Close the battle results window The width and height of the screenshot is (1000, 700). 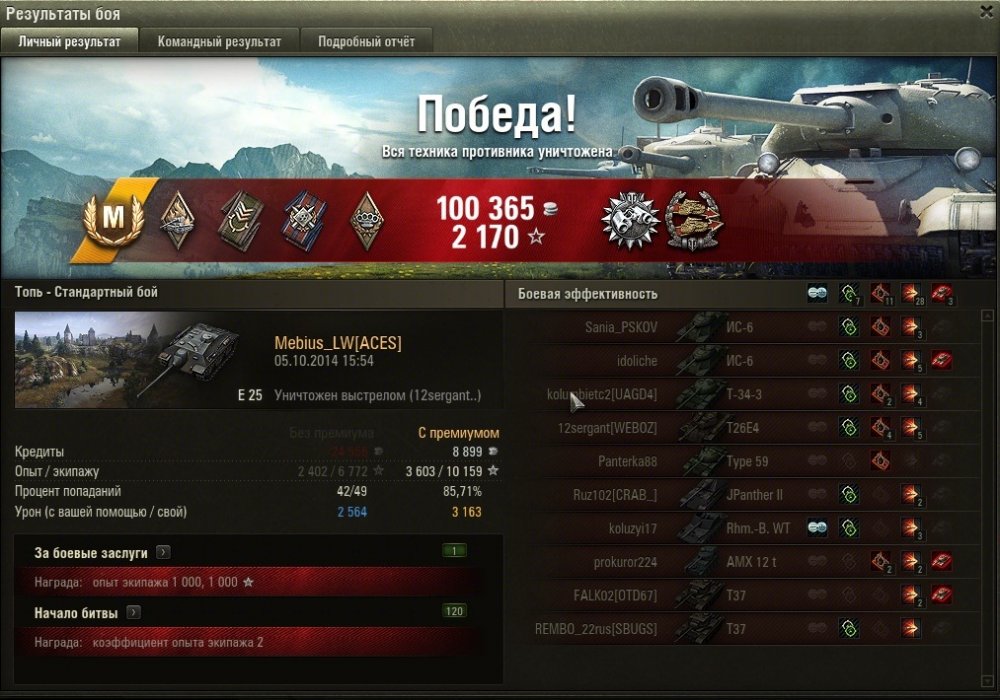985,10
